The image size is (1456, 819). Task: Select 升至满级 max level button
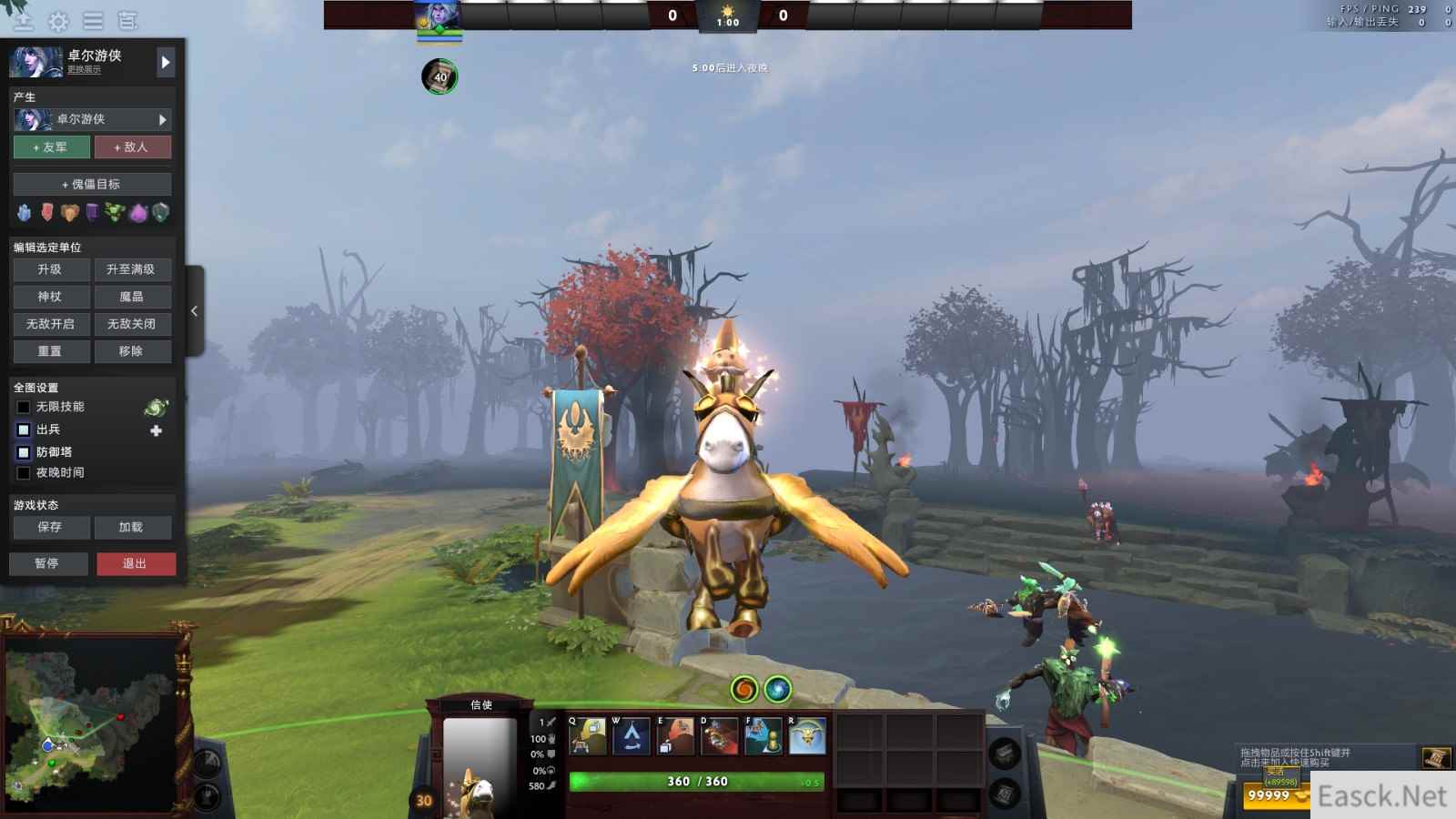tap(132, 269)
